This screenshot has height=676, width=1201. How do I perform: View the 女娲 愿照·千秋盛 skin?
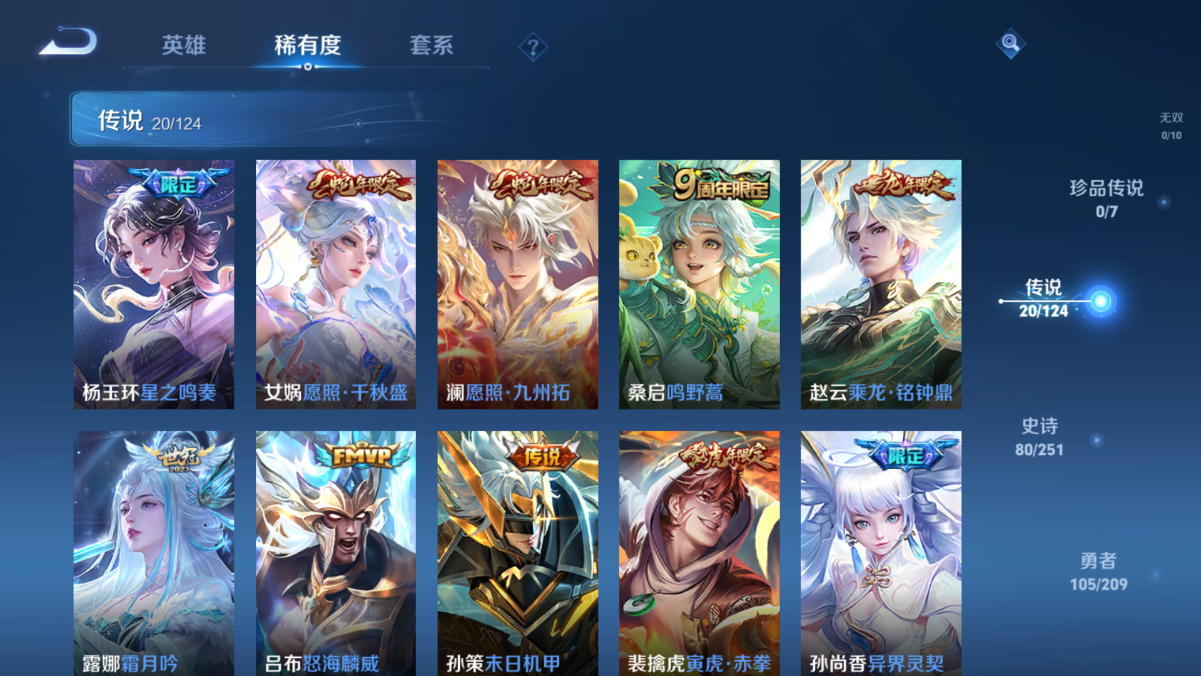tap(336, 284)
